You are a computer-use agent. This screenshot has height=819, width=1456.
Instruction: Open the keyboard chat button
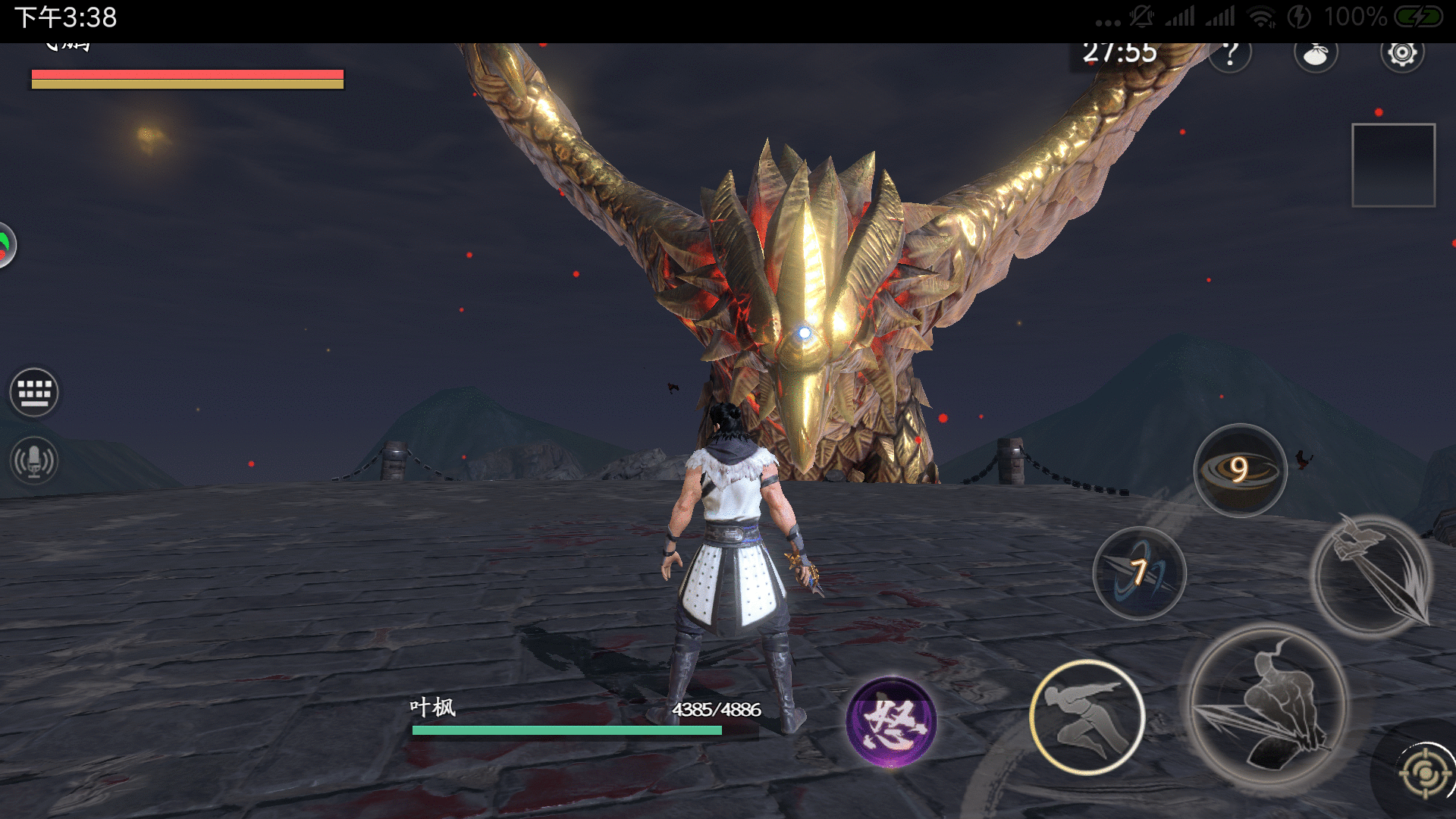34,392
